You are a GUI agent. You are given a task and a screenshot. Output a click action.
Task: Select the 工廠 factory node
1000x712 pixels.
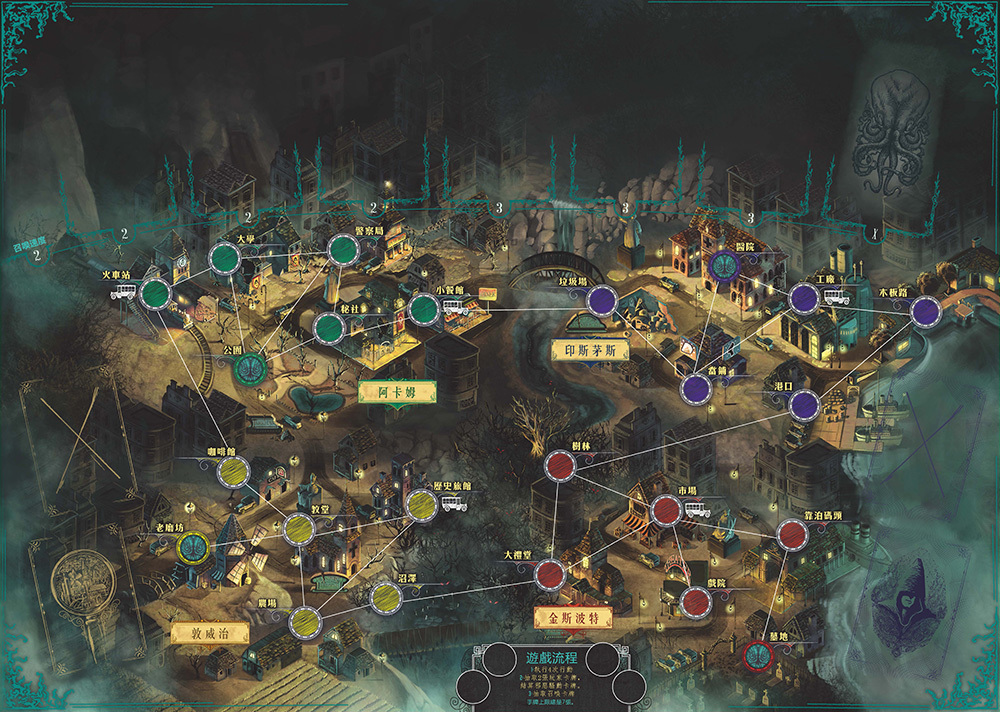(x=804, y=298)
